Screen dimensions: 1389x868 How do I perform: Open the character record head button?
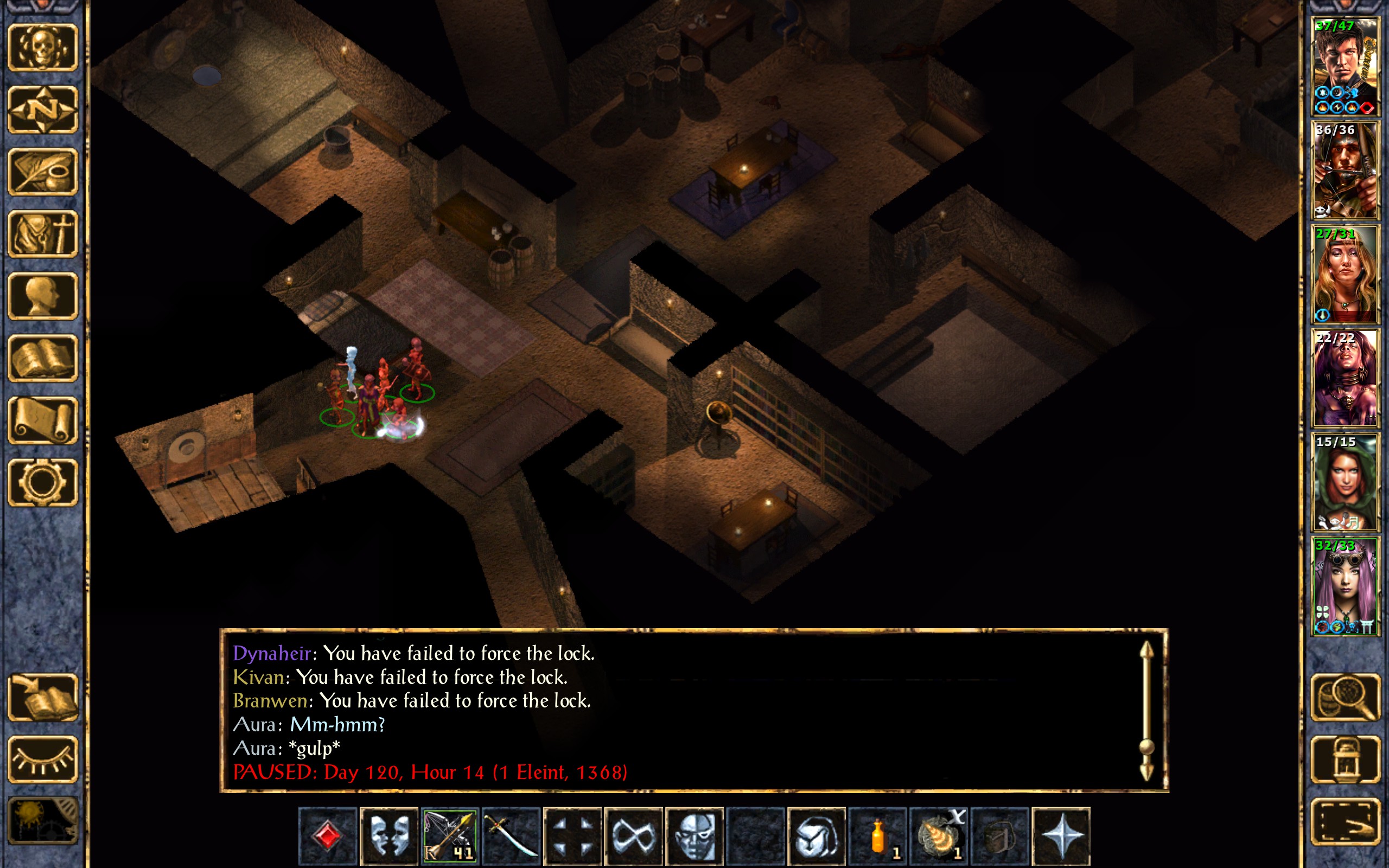pos(42,296)
